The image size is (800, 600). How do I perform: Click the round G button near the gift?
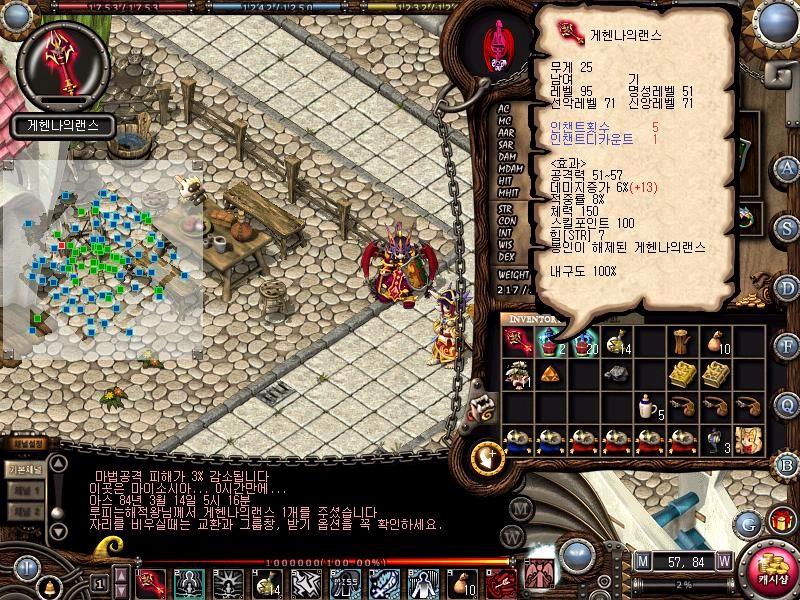(x=748, y=523)
